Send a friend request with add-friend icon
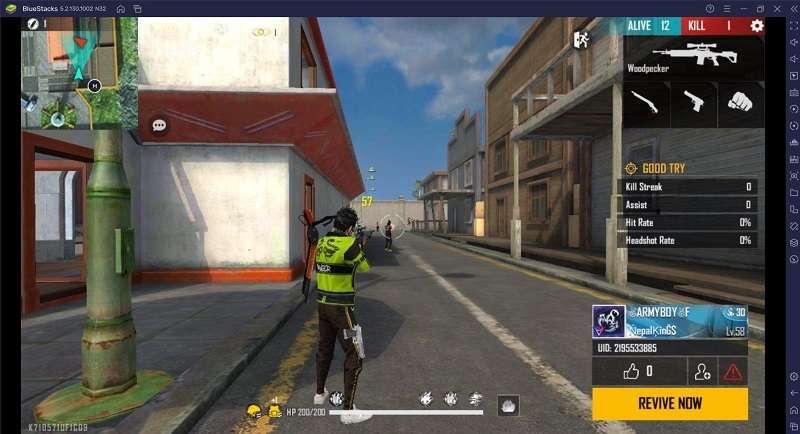 (702, 372)
